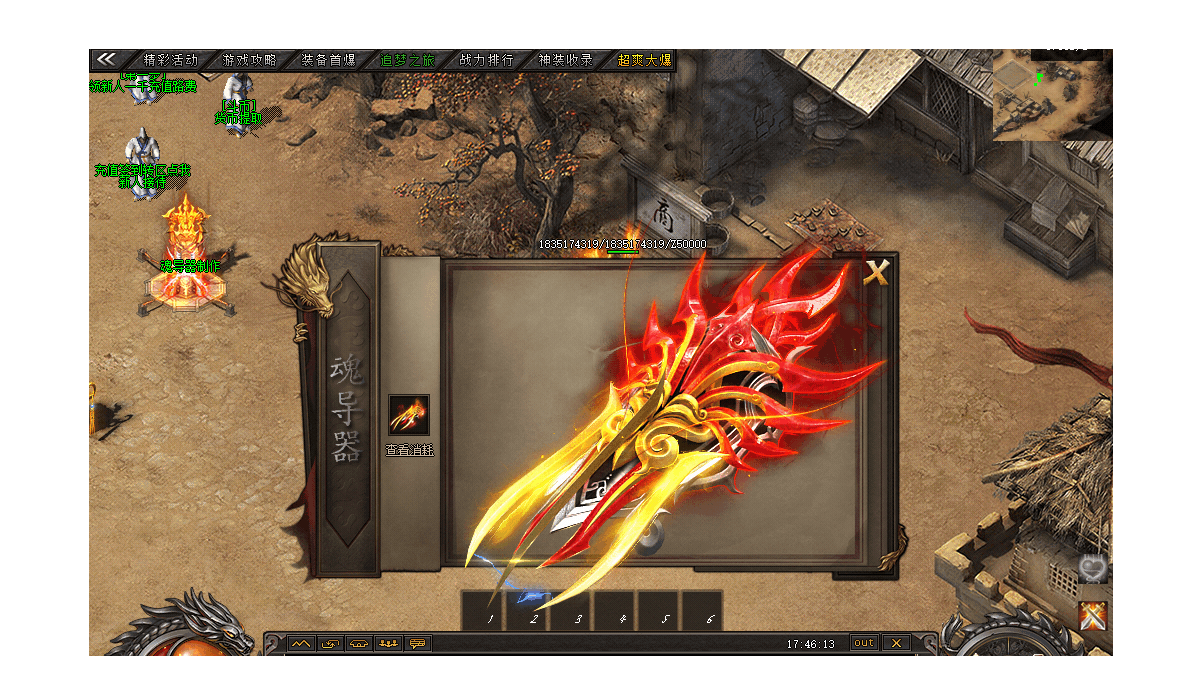This screenshot has width=1188, height=700.
Task: Open the 精彩活动 menu
Action: pos(171,60)
